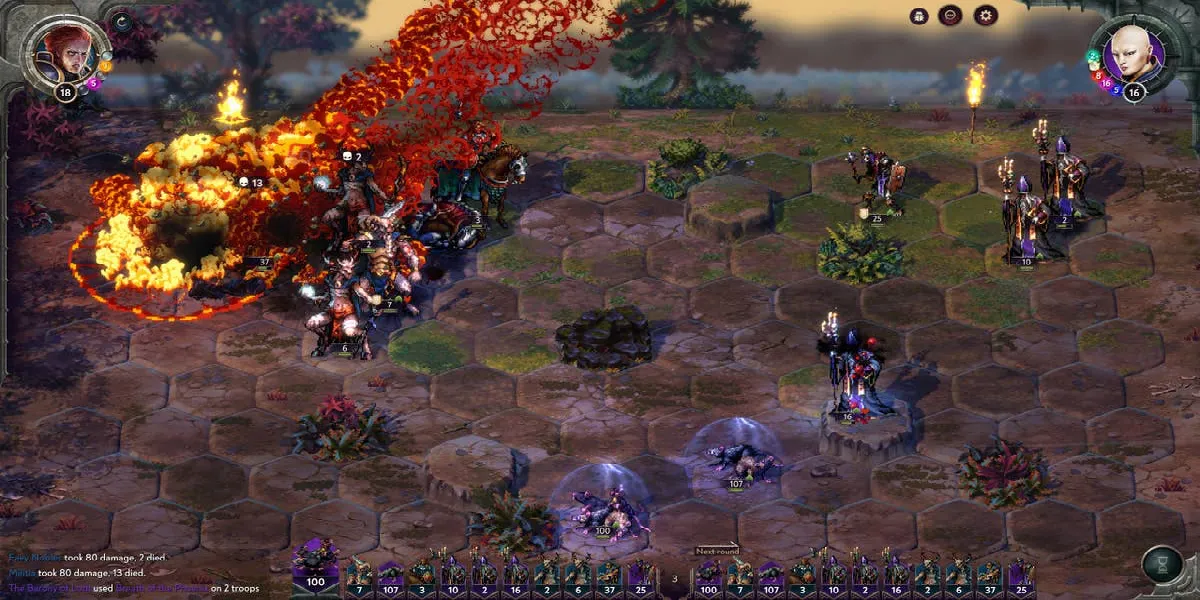Open the settings gear menu
The image size is (1200, 600).
click(x=985, y=15)
